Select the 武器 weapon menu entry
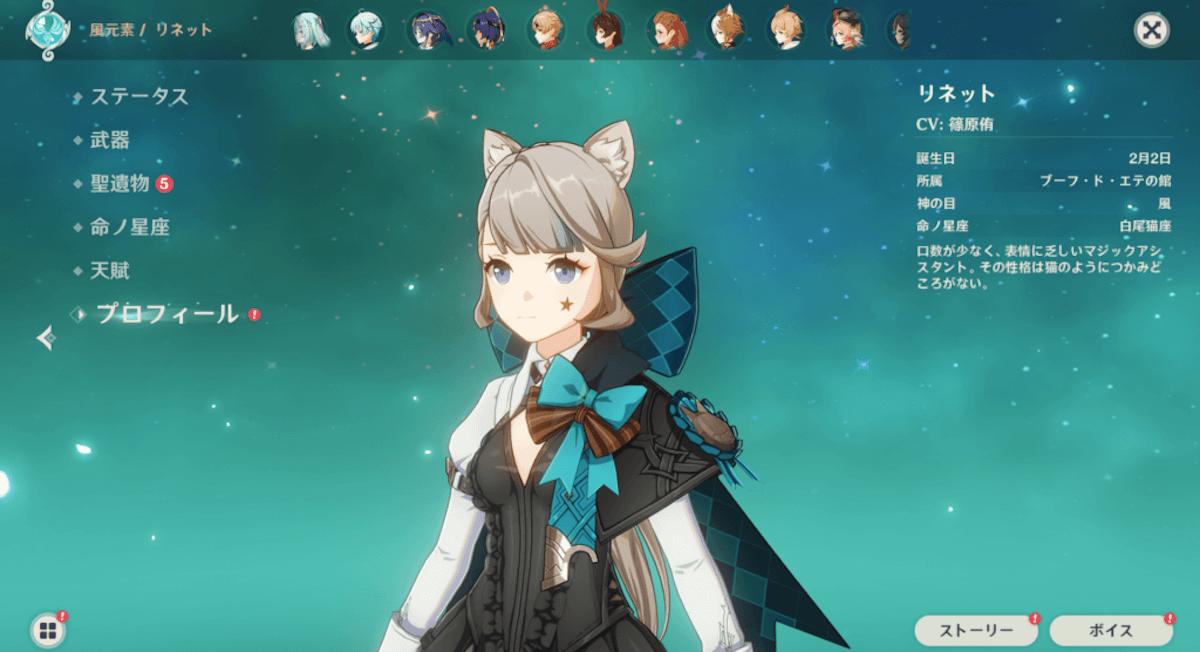 pos(110,140)
